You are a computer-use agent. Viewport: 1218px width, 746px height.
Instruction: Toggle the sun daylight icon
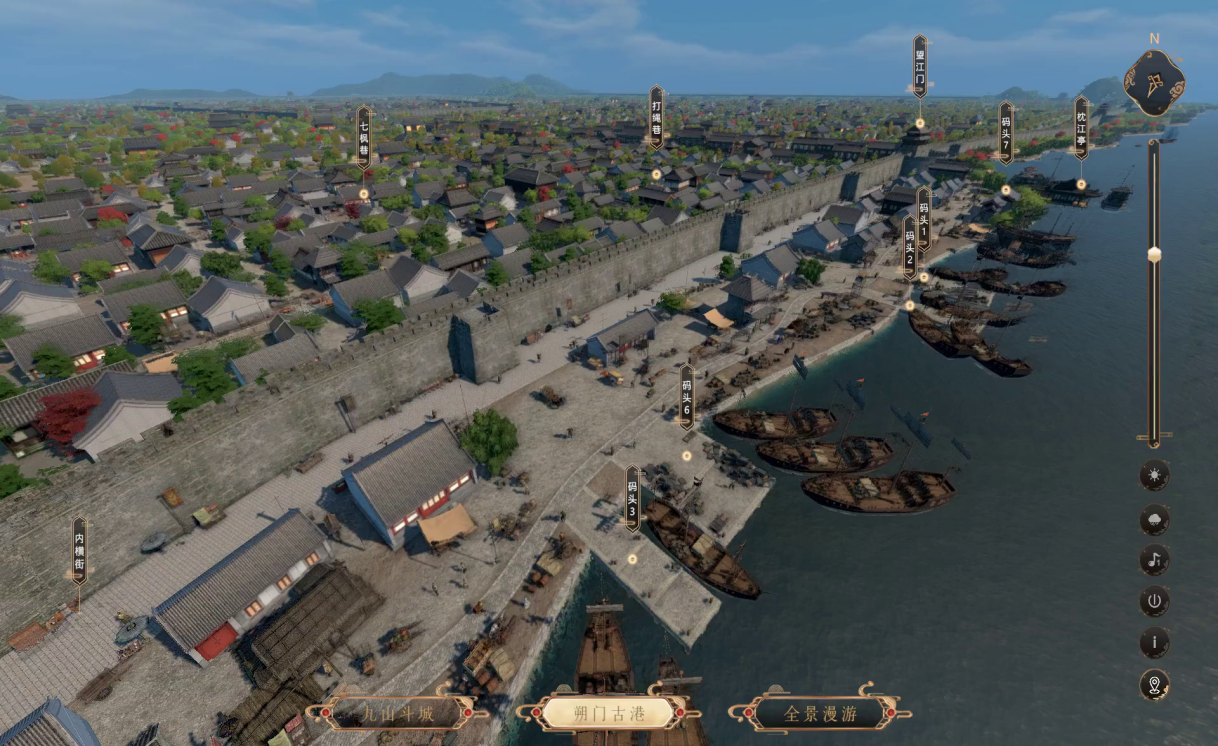point(1154,475)
